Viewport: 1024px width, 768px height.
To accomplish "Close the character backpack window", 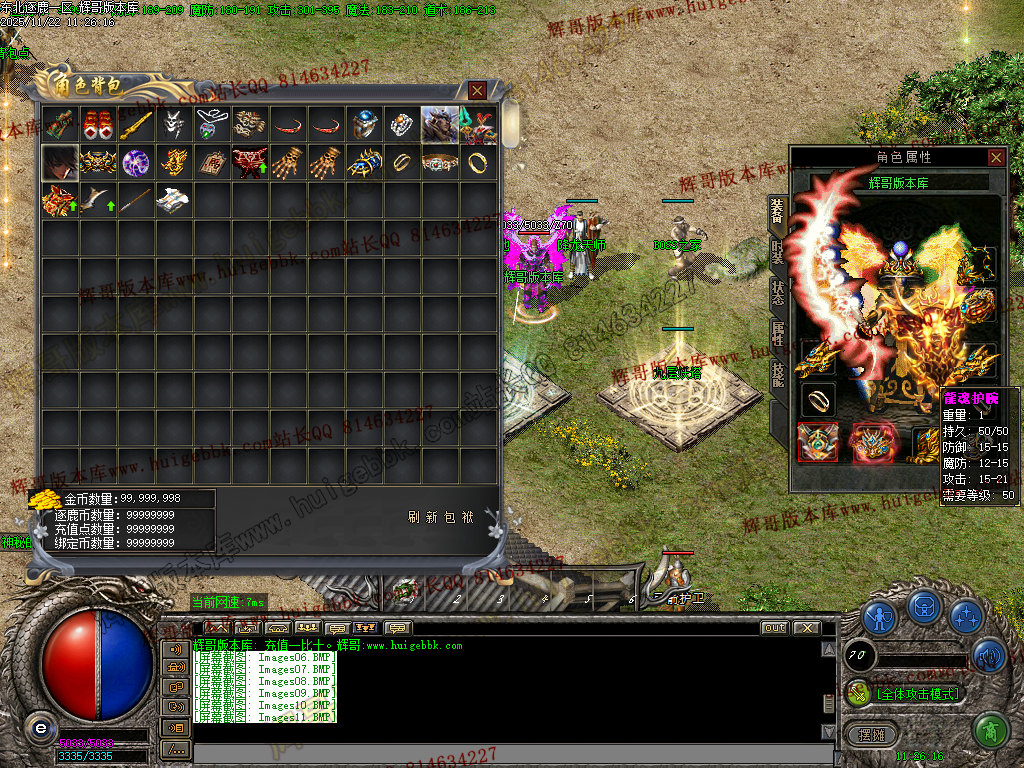I will tap(478, 91).
